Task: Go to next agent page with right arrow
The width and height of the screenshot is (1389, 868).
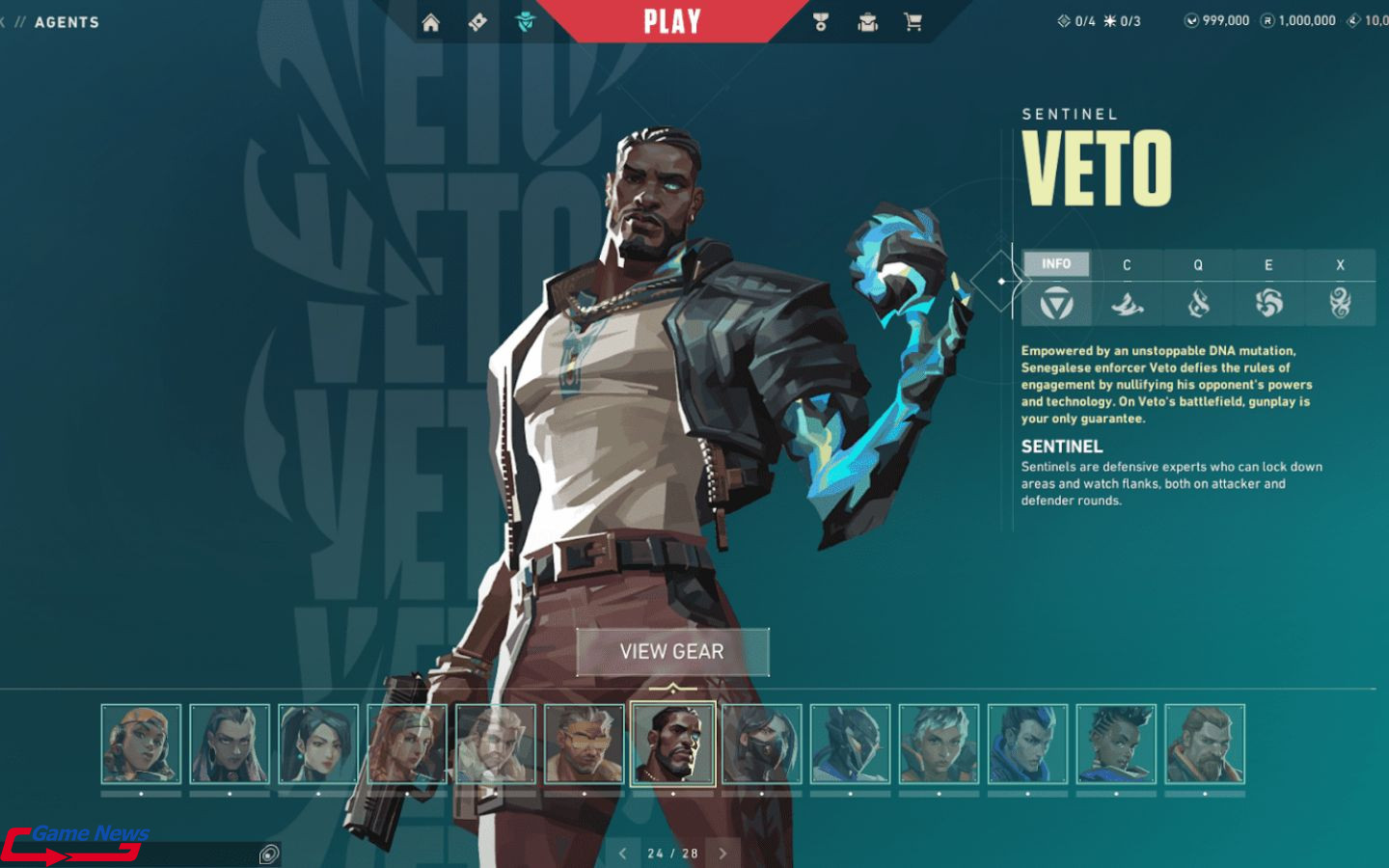Action: (722, 853)
